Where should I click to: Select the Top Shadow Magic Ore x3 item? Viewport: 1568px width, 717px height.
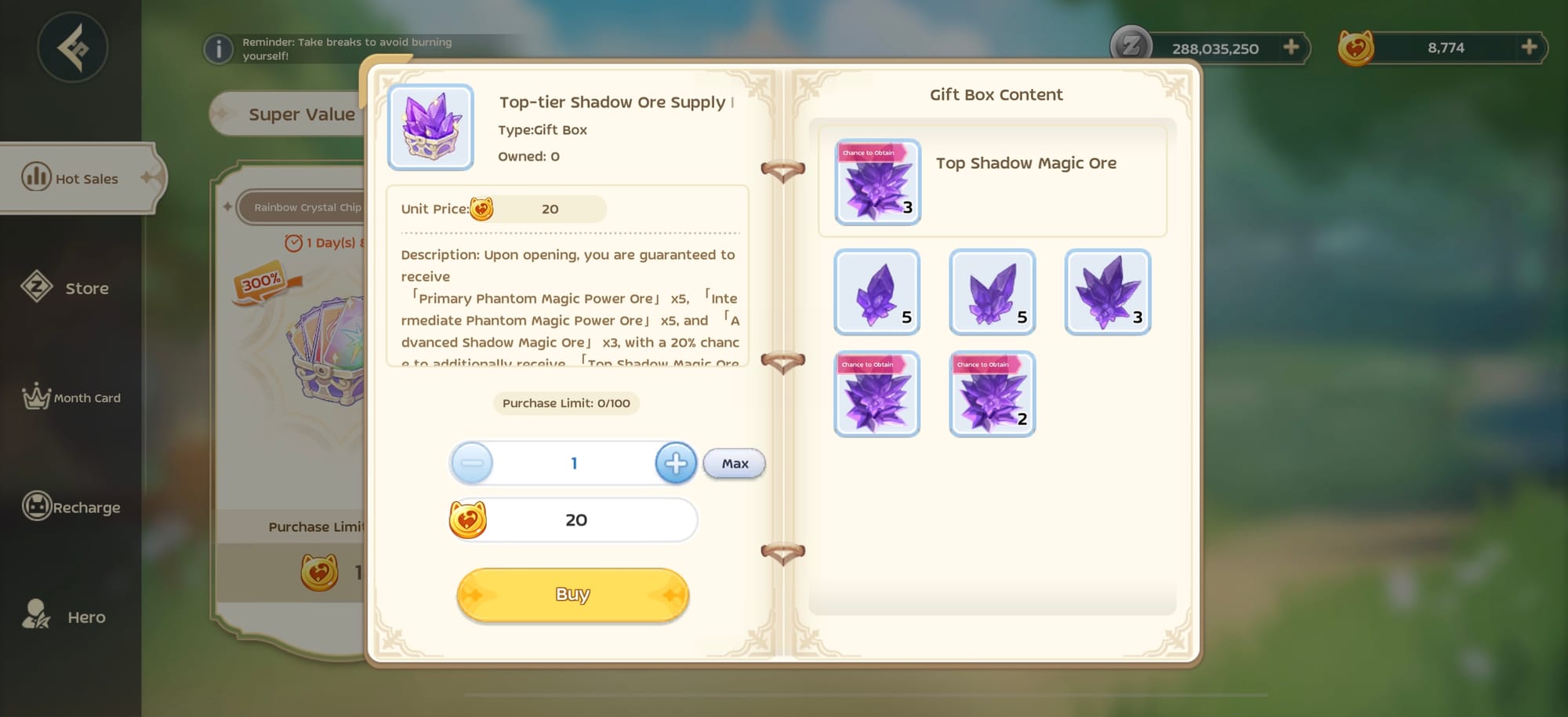tap(877, 182)
